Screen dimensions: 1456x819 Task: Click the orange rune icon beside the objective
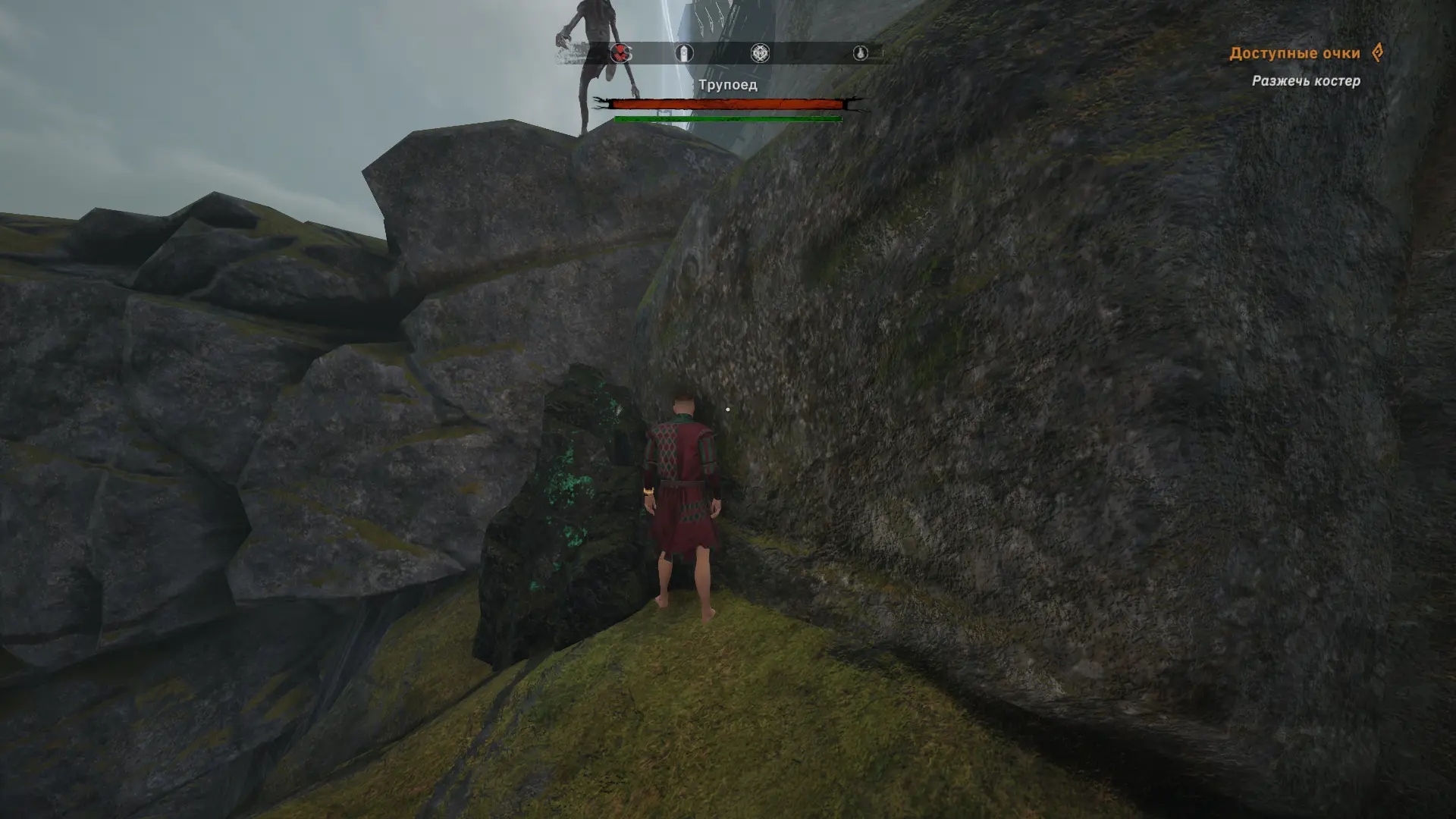[1378, 52]
